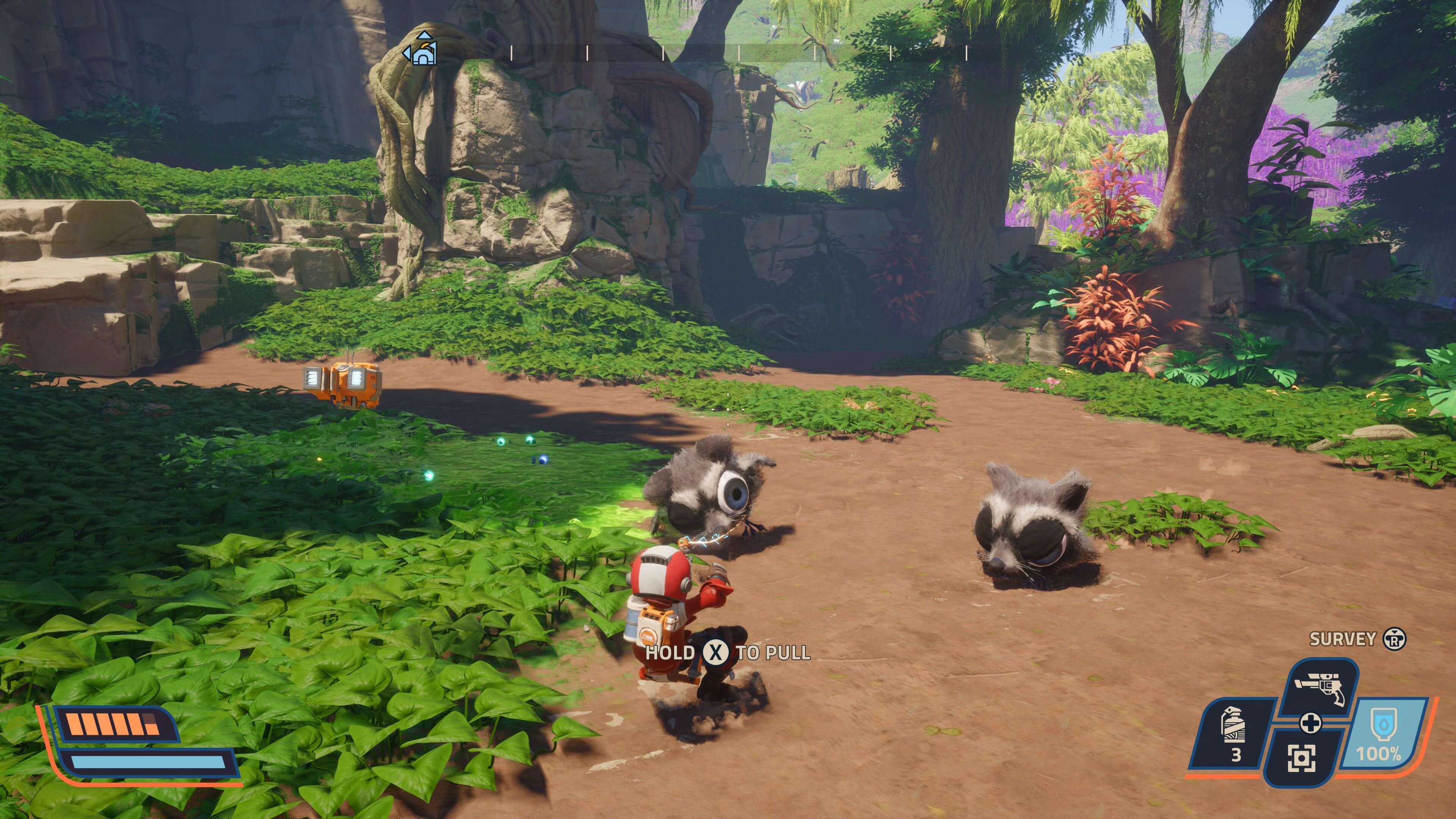Activate the scanner target-frame slot
This screenshot has width=1456, height=819.
click(1302, 758)
